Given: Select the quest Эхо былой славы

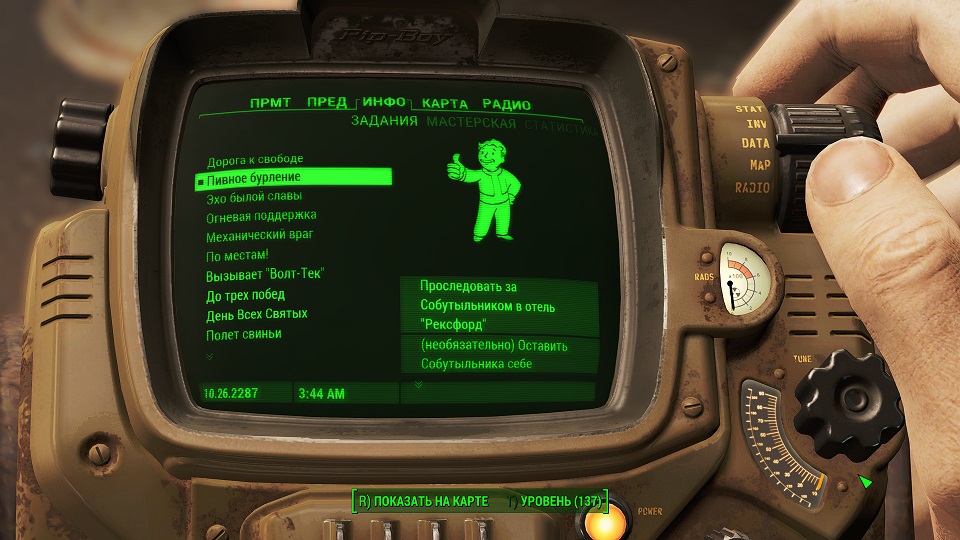Looking at the screenshot, I should (252, 197).
